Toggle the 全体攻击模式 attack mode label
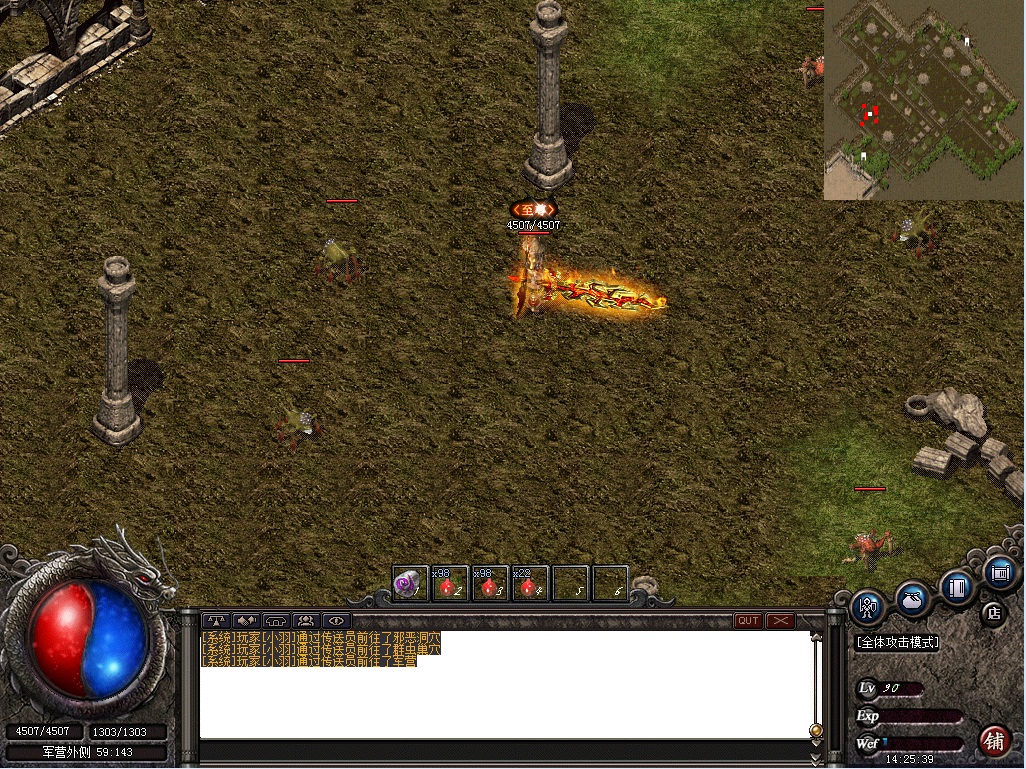Image resolution: width=1026 pixels, height=769 pixels. coord(897,643)
